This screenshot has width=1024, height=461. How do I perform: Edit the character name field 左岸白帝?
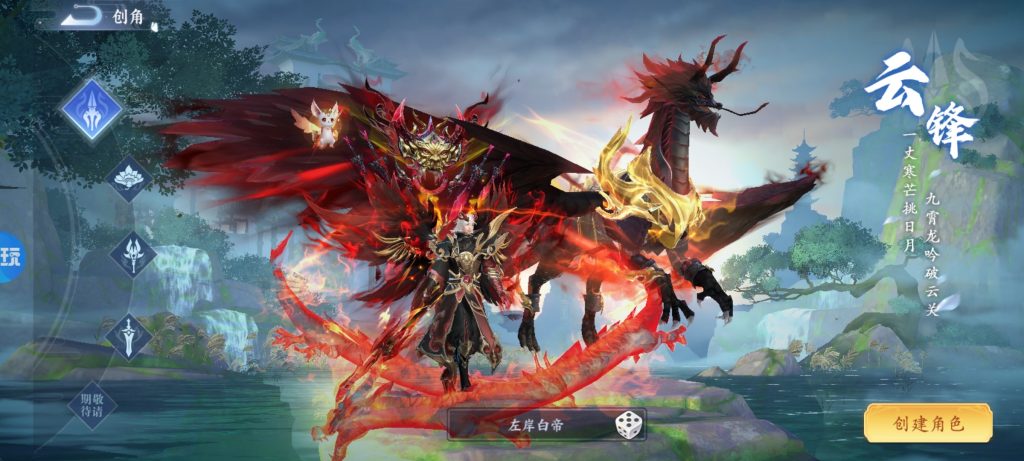pyautogui.click(x=530, y=424)
